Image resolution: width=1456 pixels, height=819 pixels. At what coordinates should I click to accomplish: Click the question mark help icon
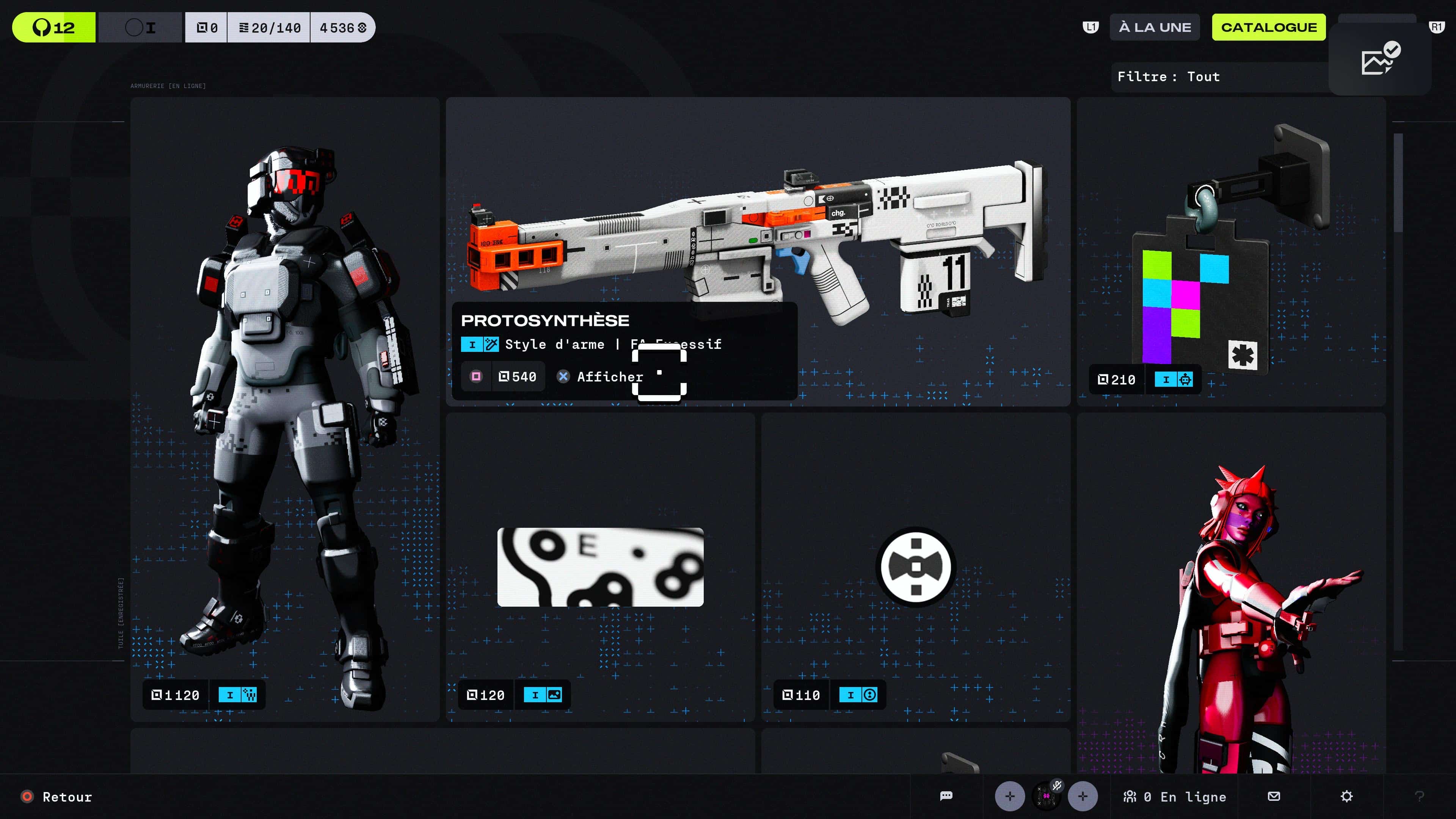point(1419,796)
